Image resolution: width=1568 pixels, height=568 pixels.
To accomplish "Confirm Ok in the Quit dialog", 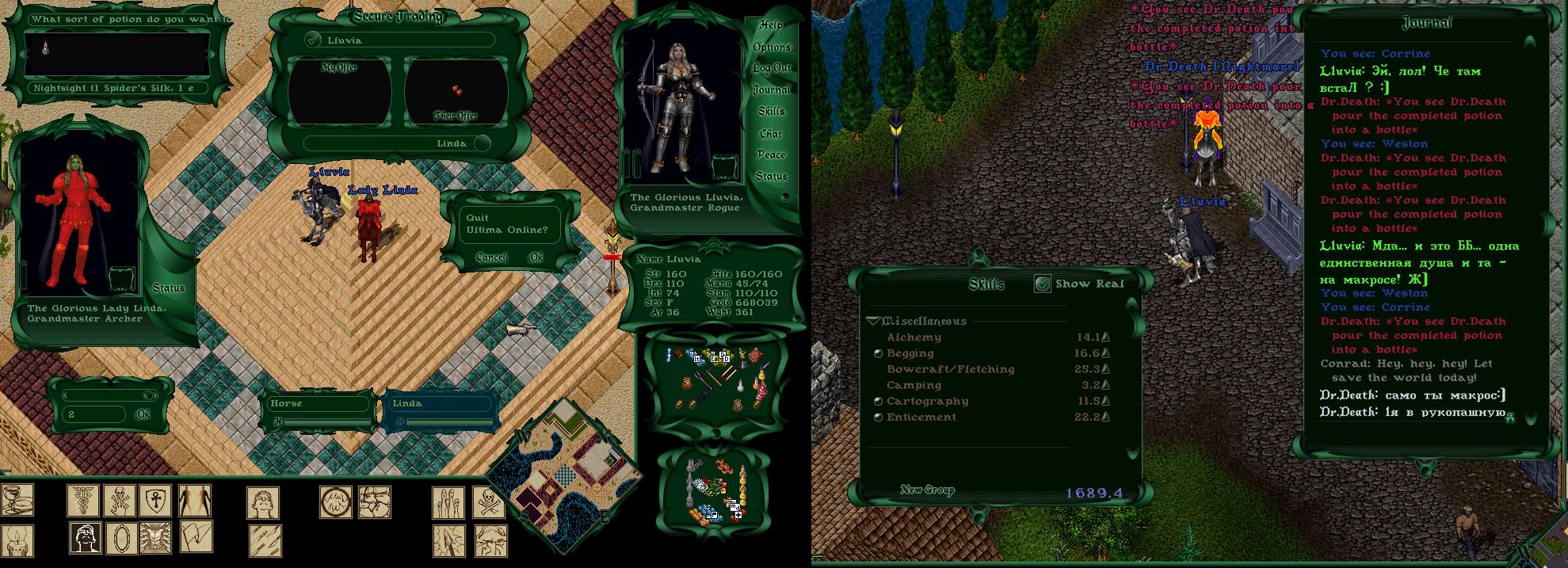I will click(536, 257).
